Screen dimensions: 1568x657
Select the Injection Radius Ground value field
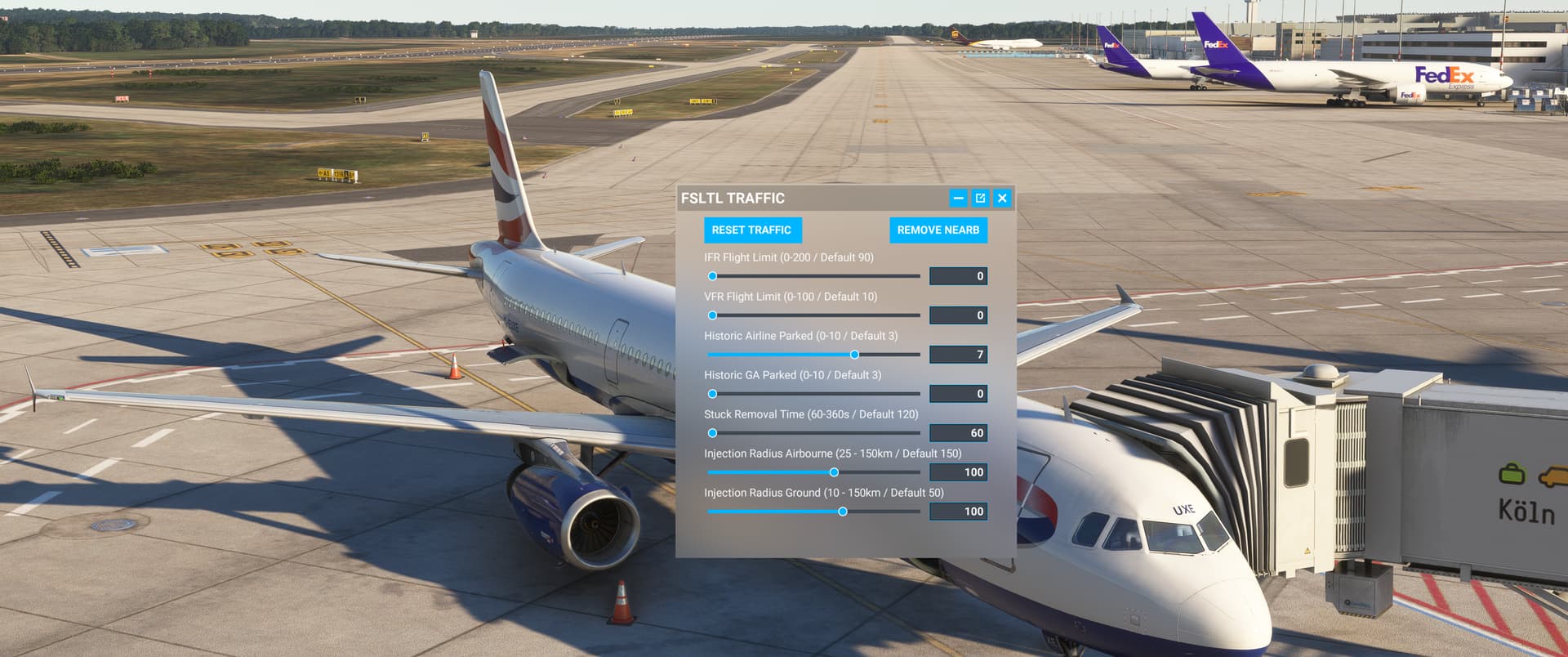tap(958, 512)
